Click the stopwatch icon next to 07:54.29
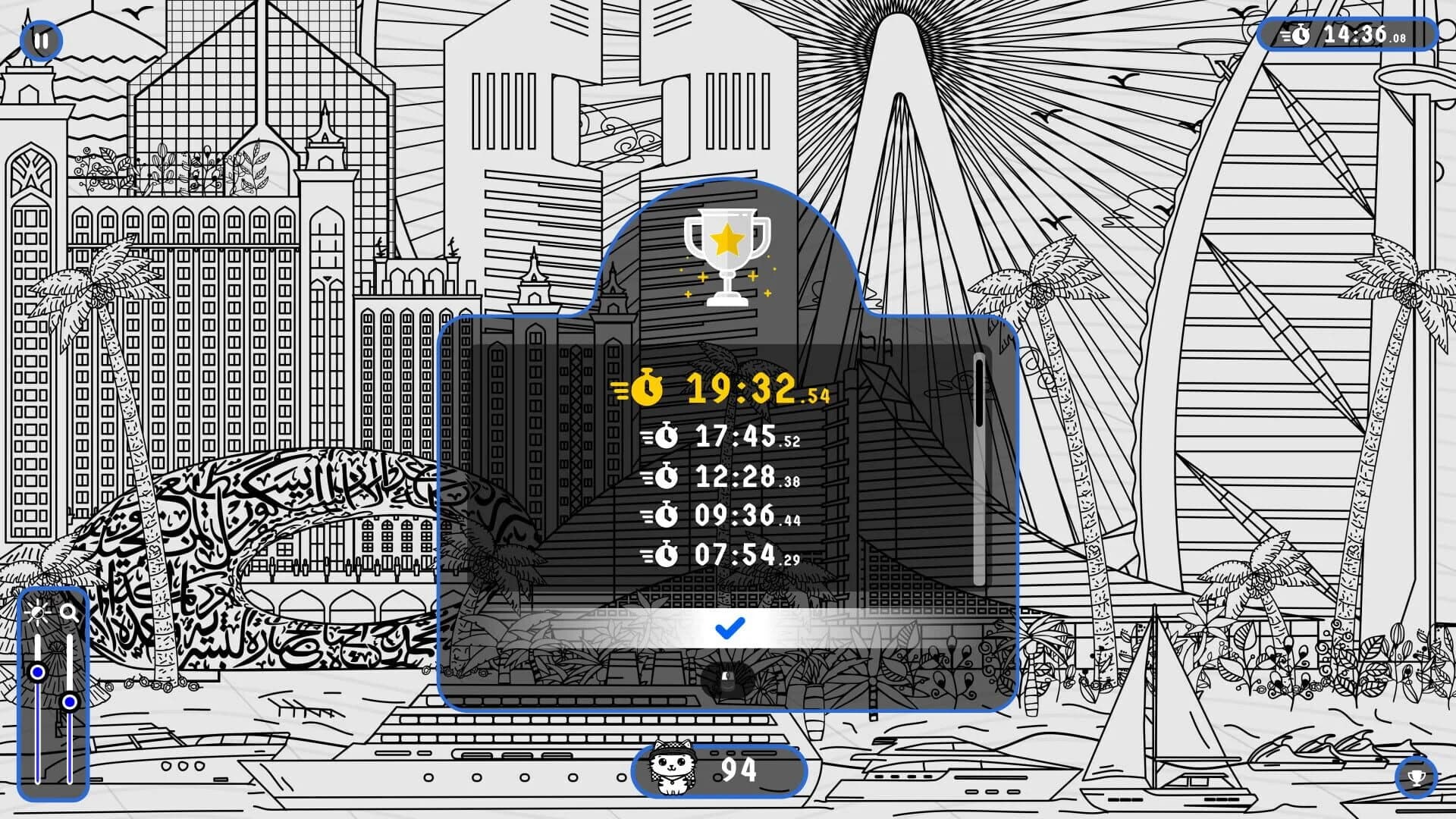The image size is (1456, 819). click(666, 556)
